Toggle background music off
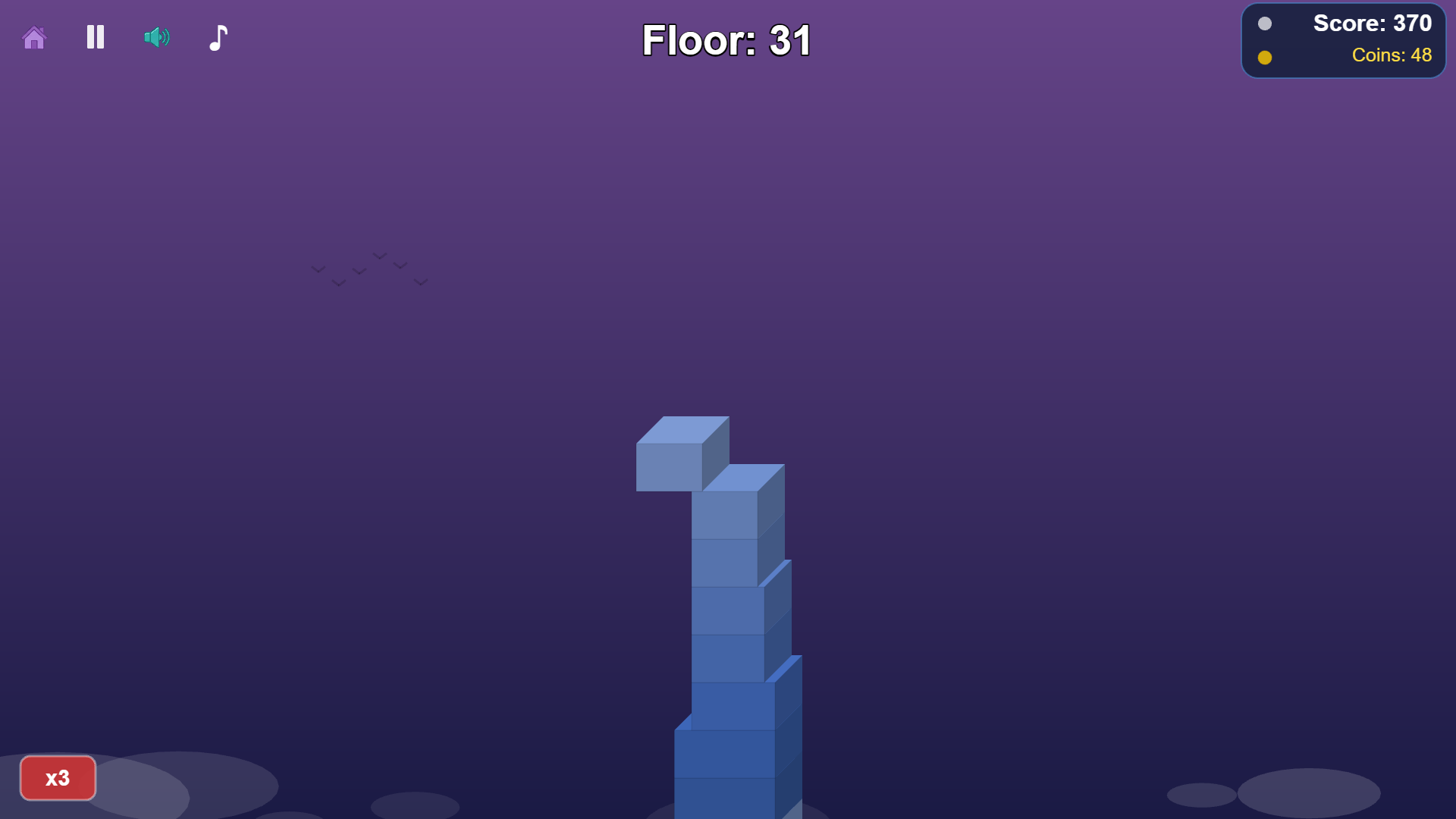The height and width of the screenshot is (819, 1456). [217, 37]
